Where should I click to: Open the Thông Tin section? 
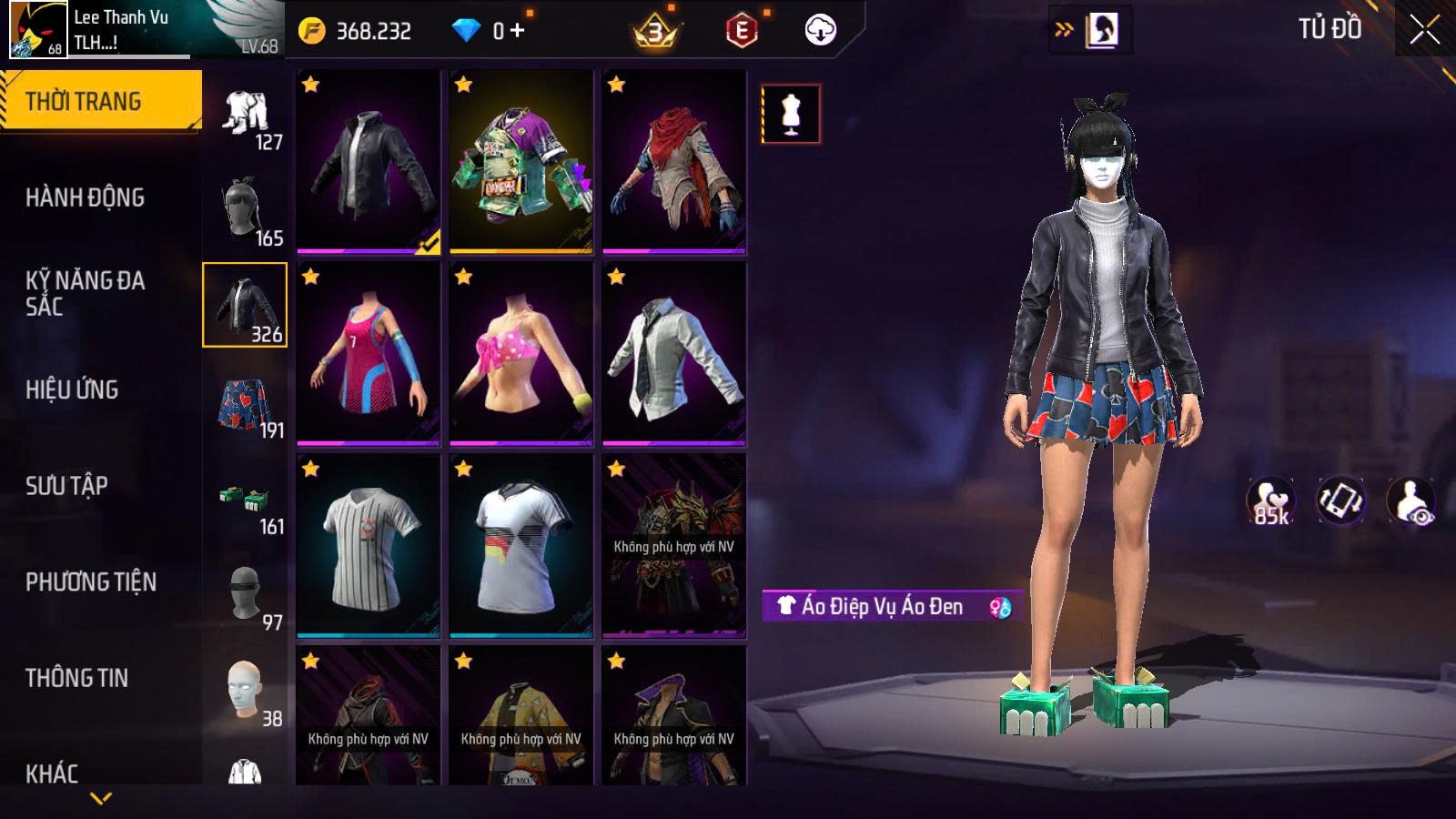(x=76, y=678)
